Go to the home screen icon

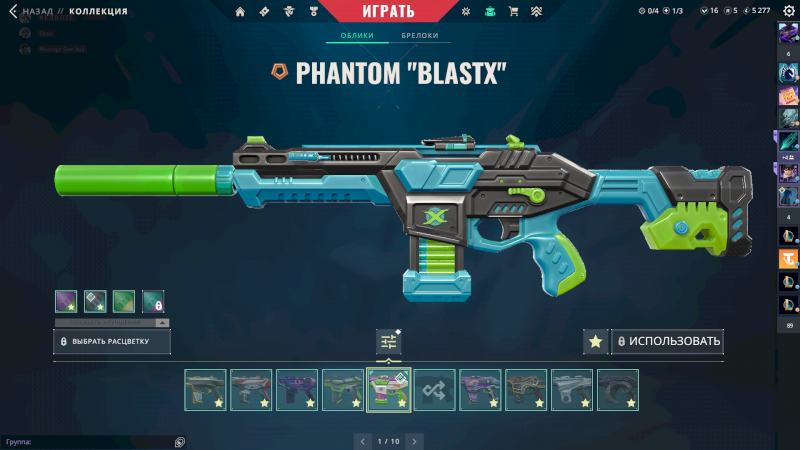(x=240, y=12)
